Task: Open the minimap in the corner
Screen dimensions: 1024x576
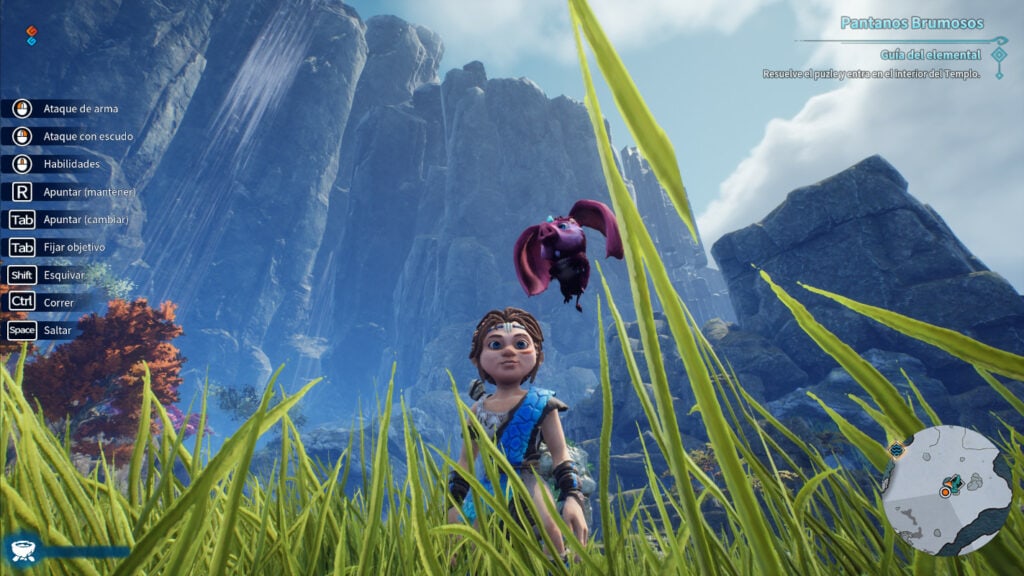Action: [x=948, y=489]
